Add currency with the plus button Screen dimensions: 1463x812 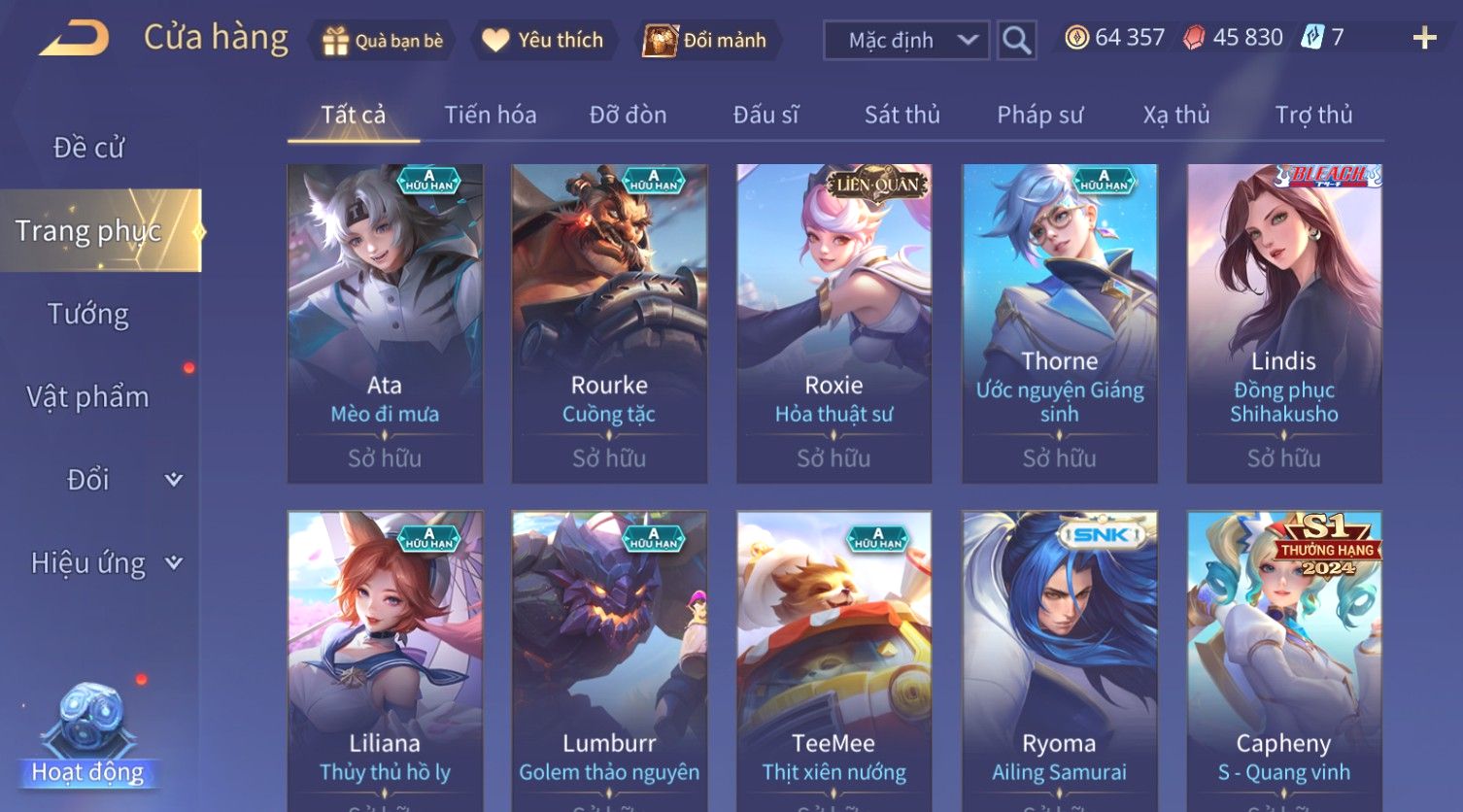pos(1424,39)
